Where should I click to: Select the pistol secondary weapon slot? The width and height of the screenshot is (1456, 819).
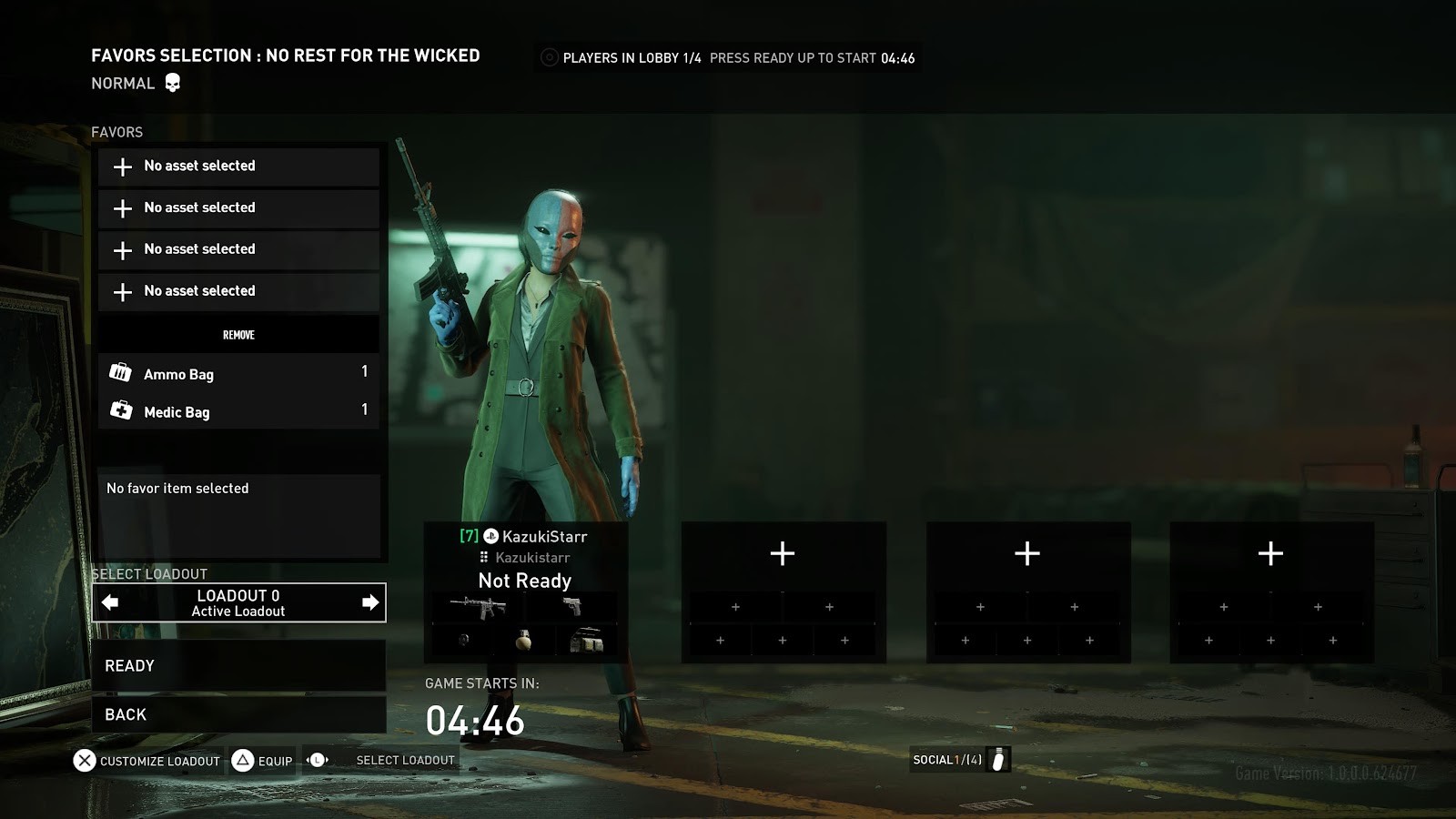coord(572,606)
